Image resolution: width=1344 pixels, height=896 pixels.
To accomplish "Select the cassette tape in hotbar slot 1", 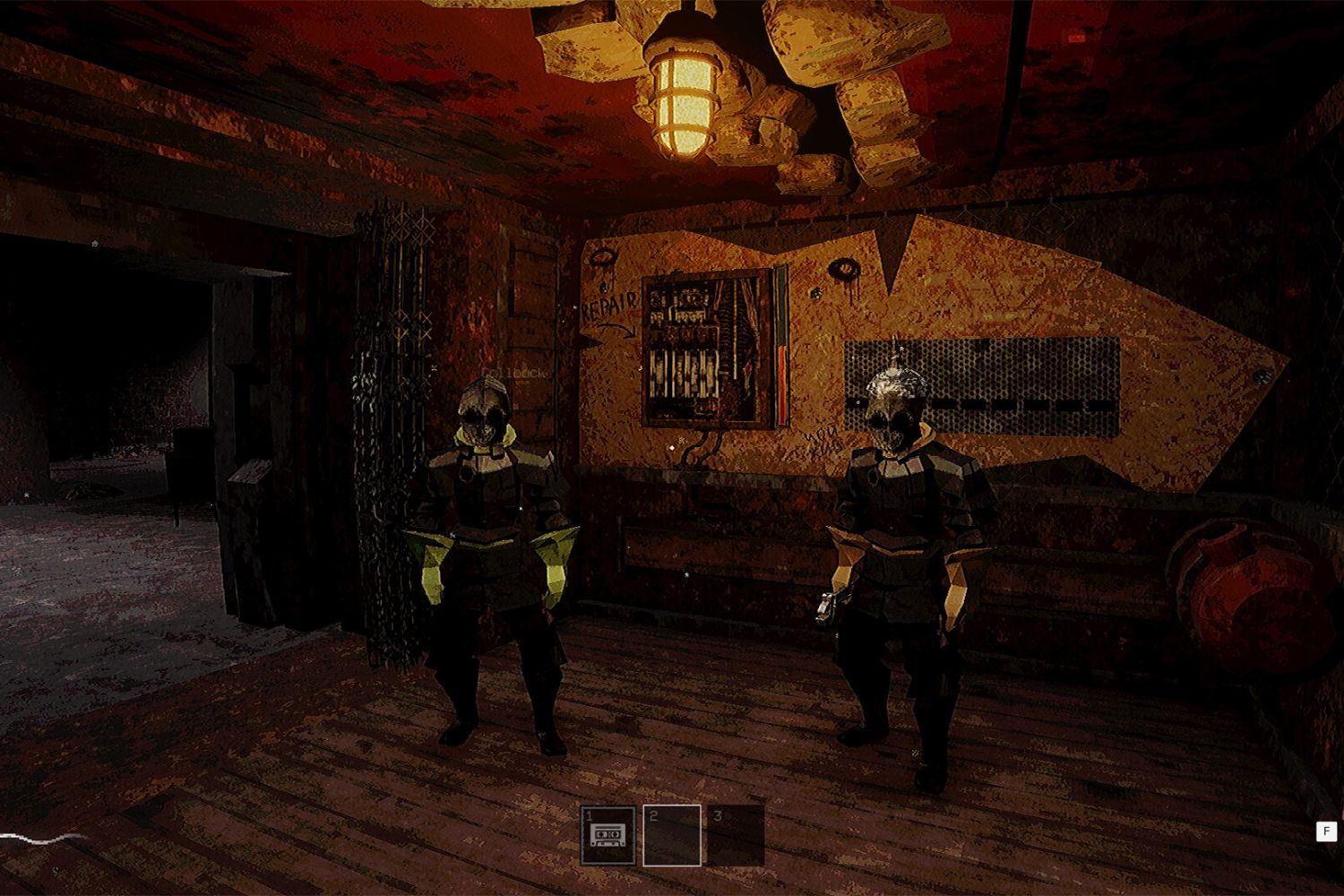I will (x=608, y=836).
